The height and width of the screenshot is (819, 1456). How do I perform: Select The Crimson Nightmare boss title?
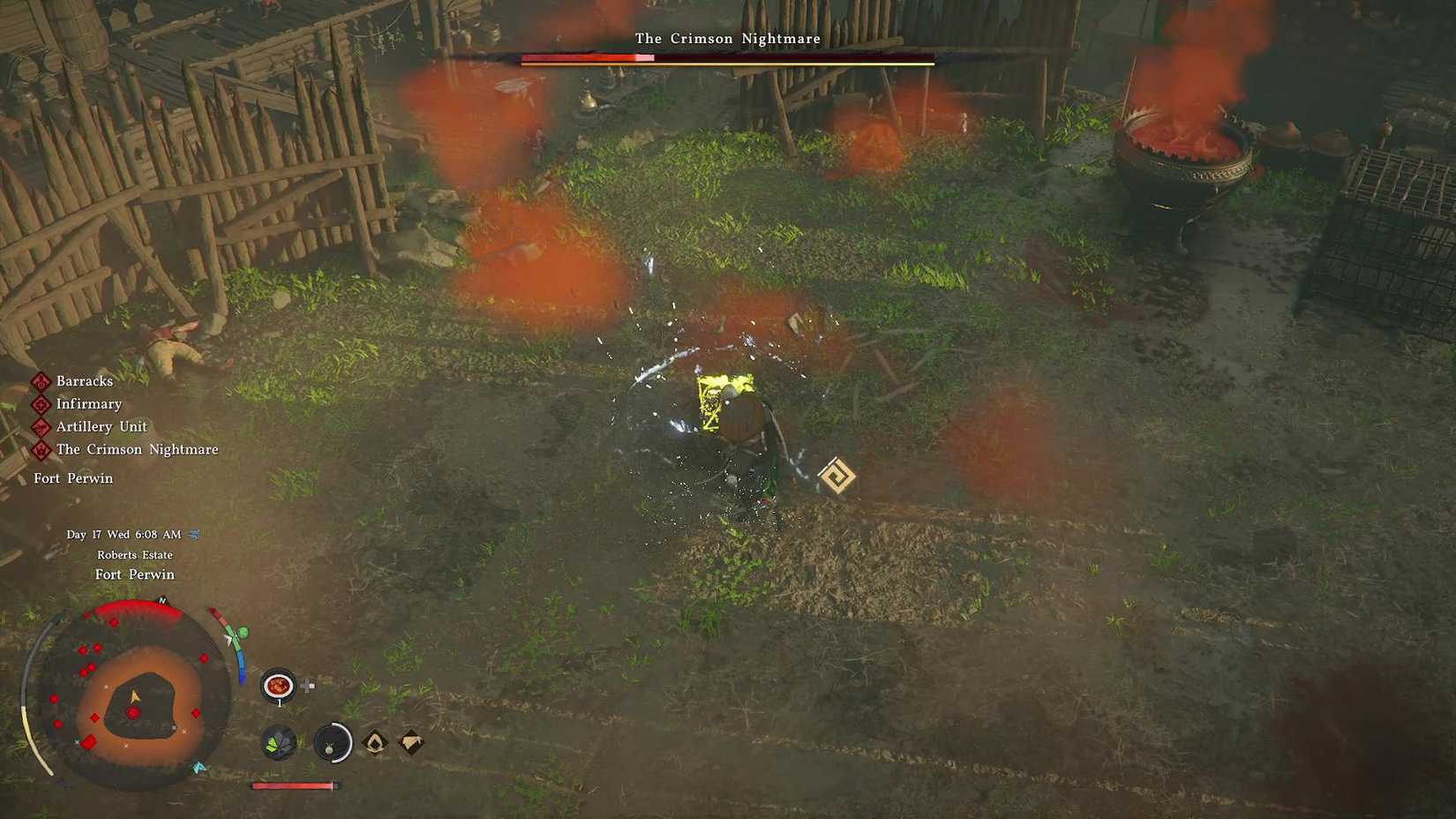726,39
